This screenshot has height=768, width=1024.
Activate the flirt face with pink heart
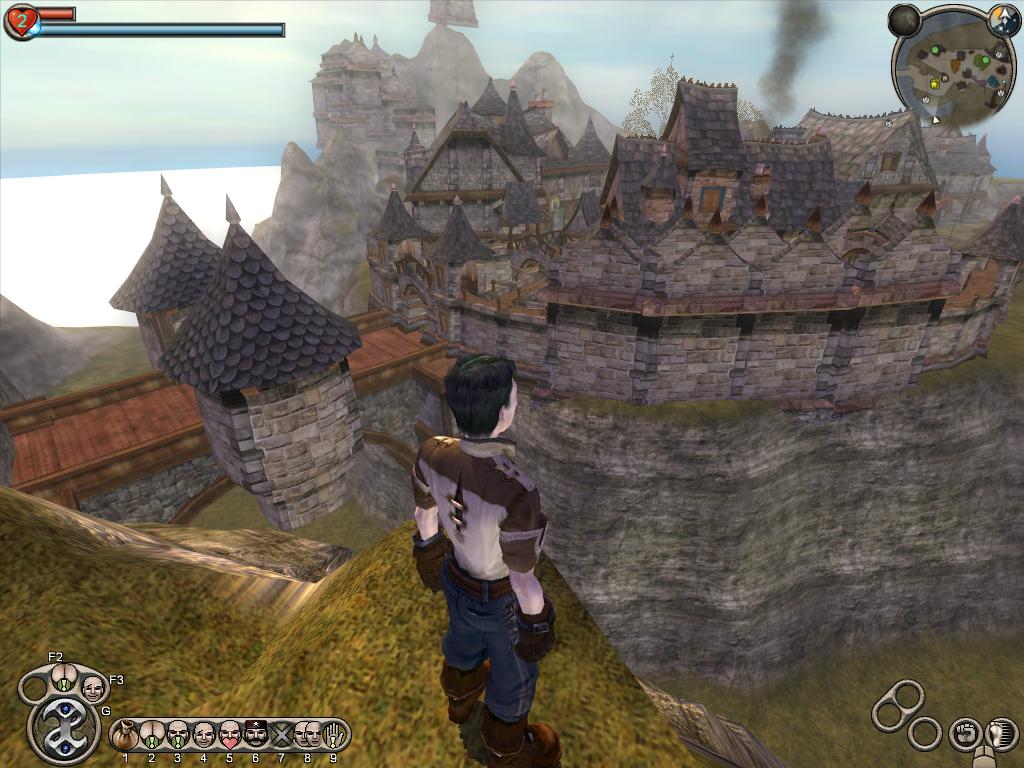(x=229, y=736)
